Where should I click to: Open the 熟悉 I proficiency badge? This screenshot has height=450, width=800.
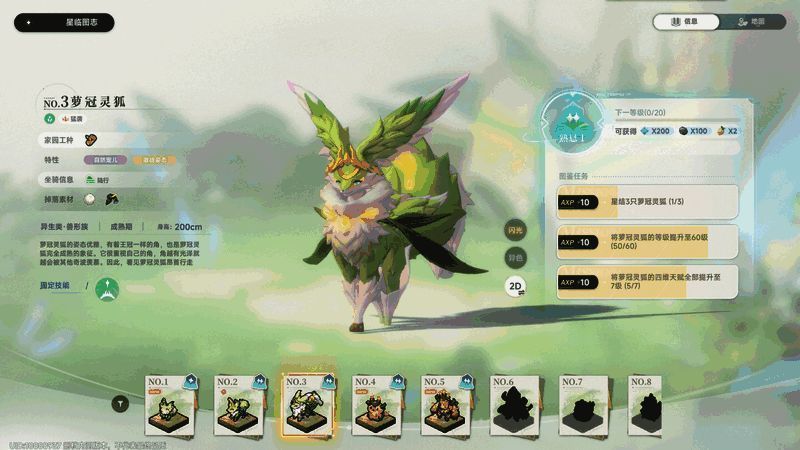[x=572, y=126]
